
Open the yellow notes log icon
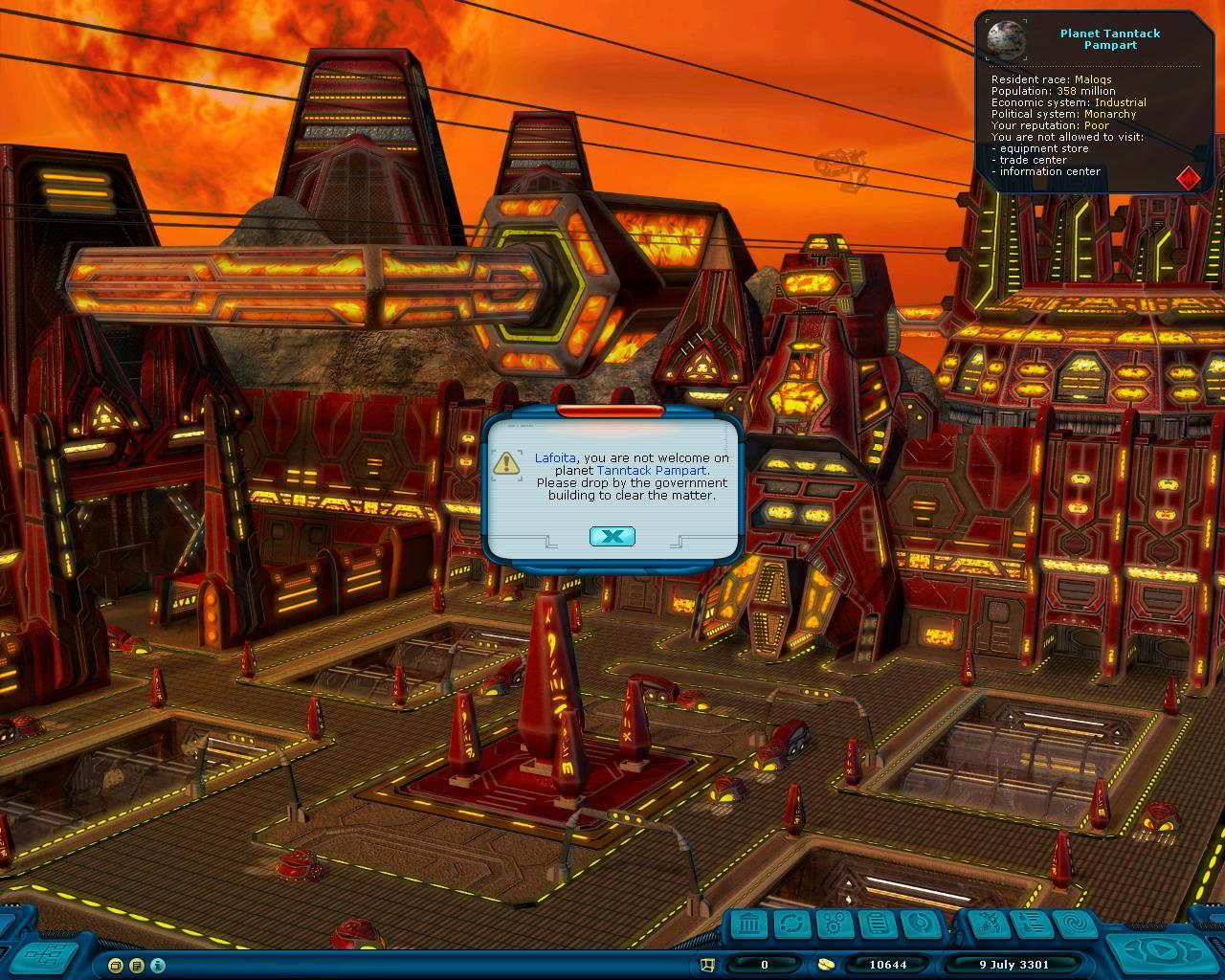pyautogui.click(x=137, y=965)
